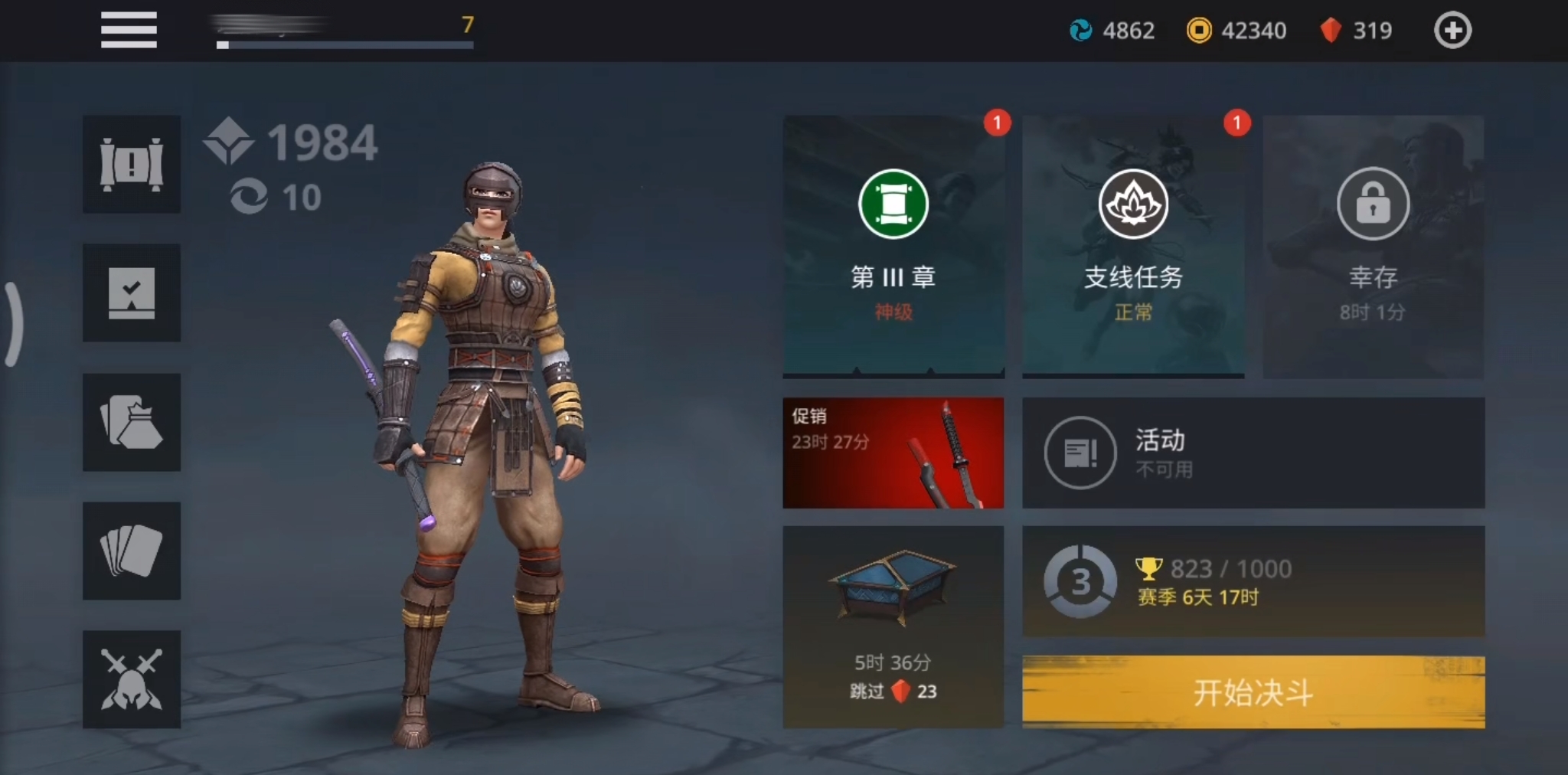Image resolution: width=1568 pixels, height=775 pixels.
Task: Open the player profile level bar
Action: coord(345,32)
